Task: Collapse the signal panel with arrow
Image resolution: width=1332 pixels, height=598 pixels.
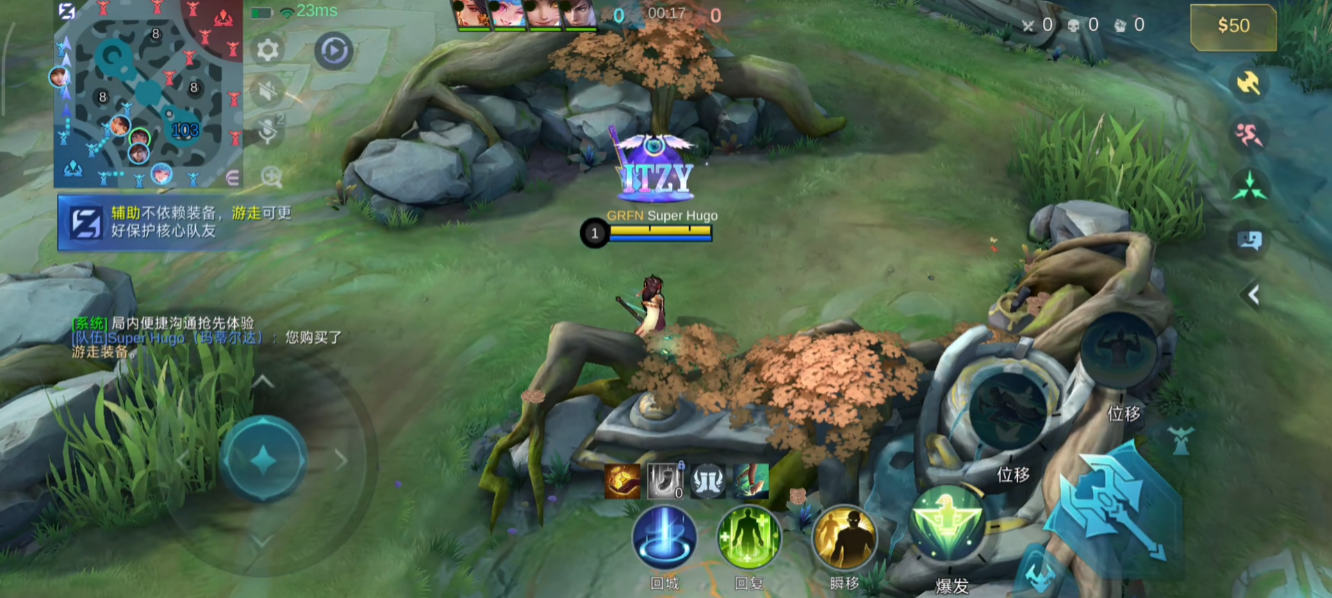Action: coord(1251,294)
